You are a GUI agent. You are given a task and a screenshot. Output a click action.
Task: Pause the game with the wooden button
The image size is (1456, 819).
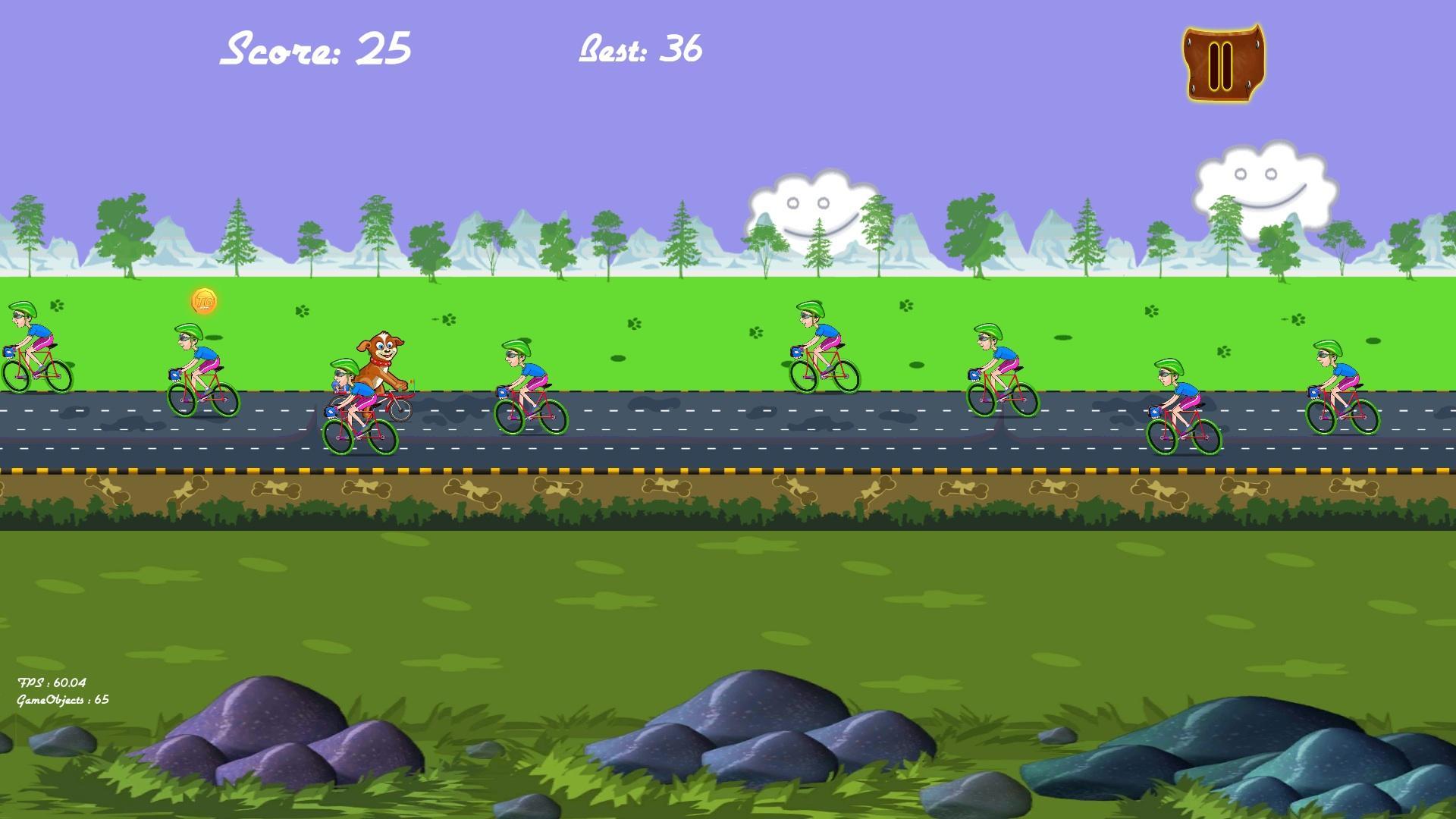[x=1222, y=64]
